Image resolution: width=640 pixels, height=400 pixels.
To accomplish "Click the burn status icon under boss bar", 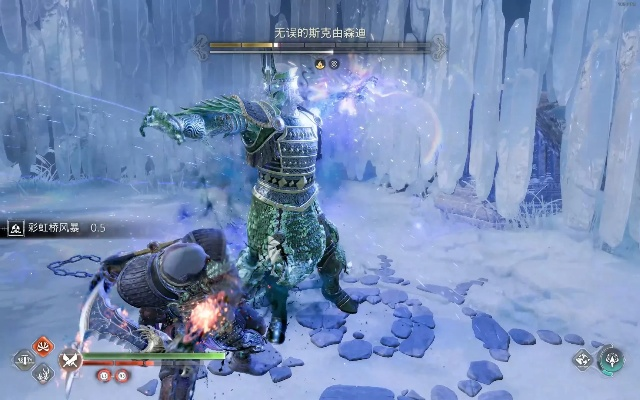I will point(319,64).
